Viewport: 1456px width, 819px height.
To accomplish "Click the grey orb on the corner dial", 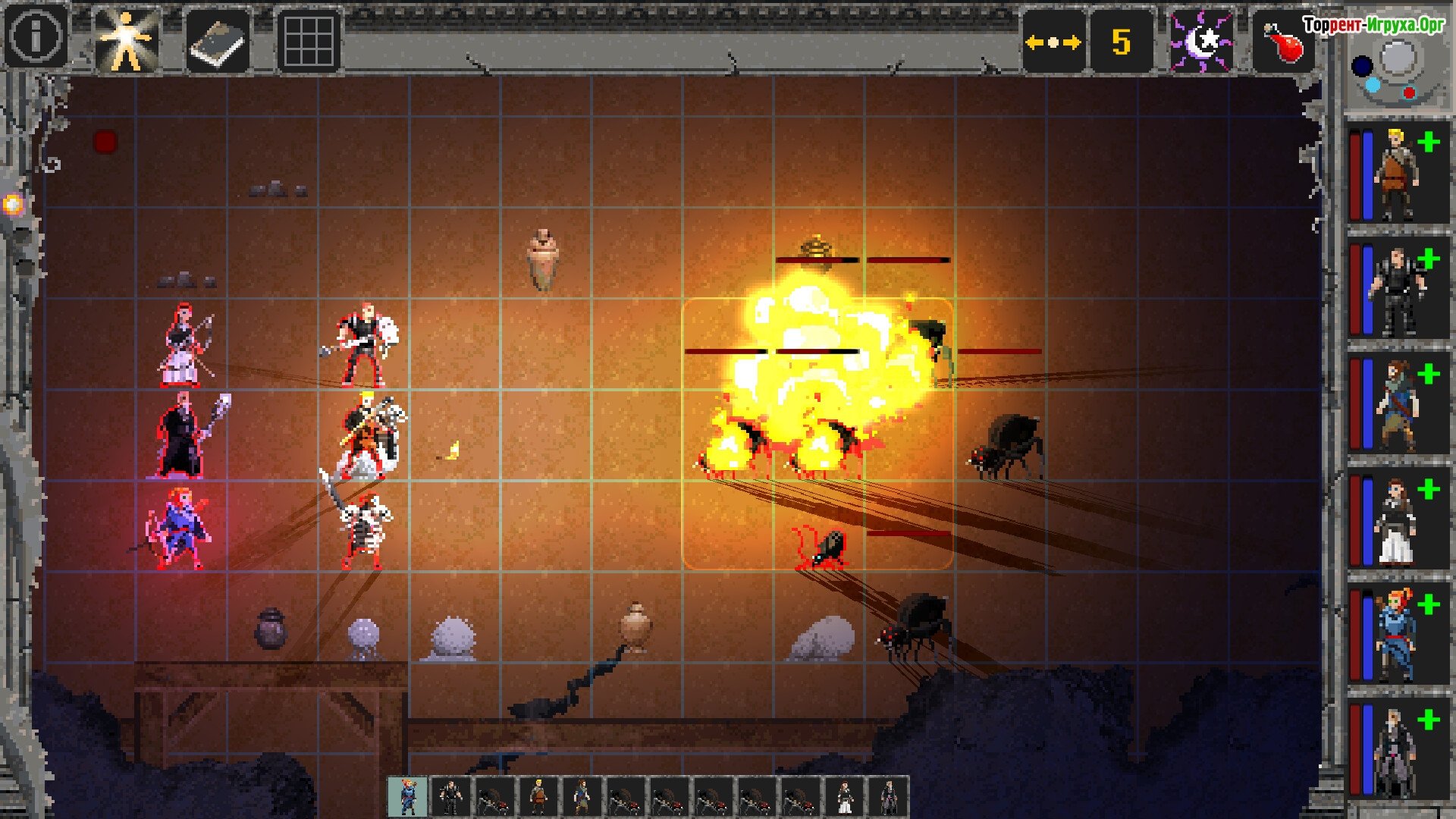I will coord(1398,57).
